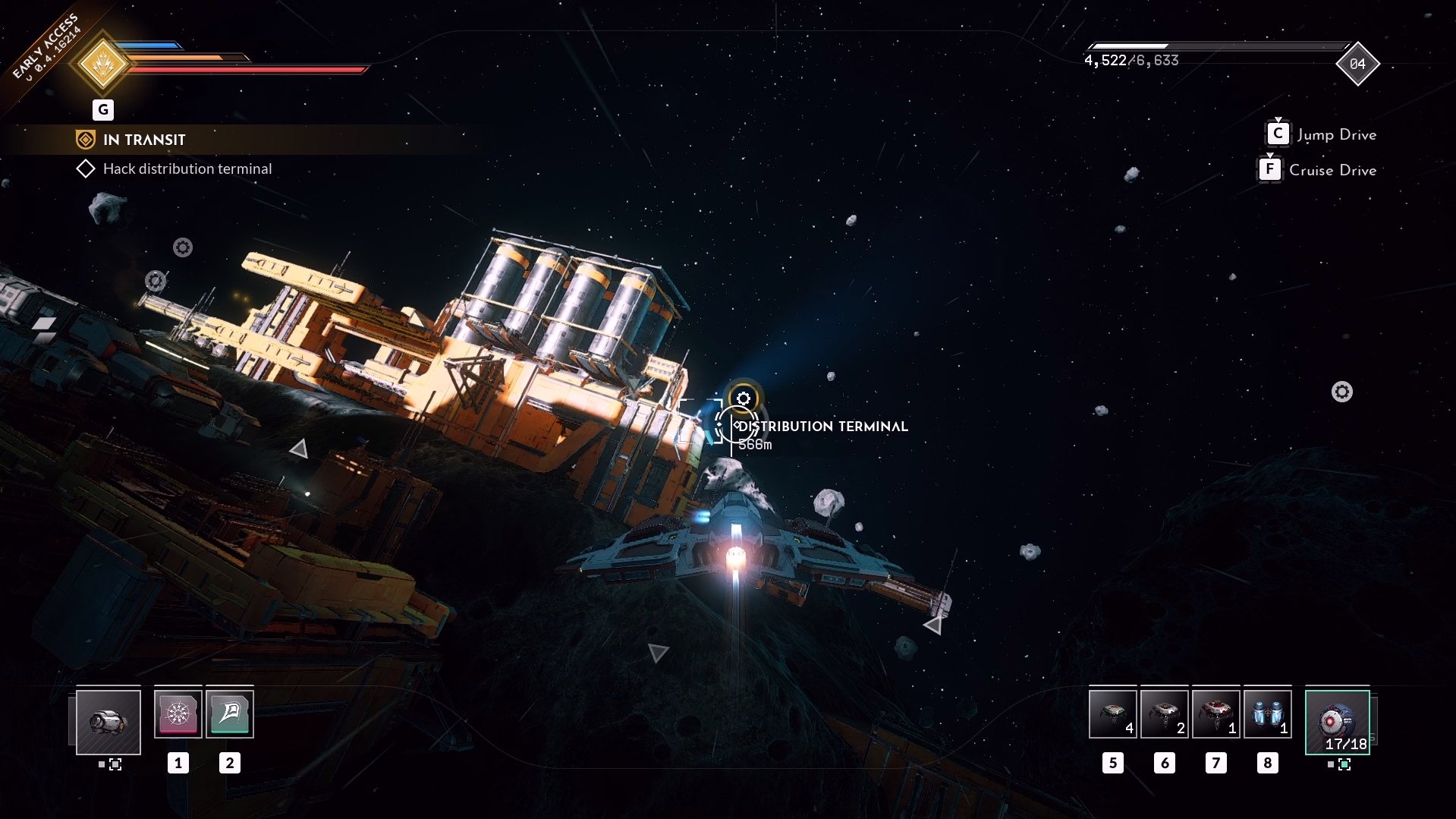Viewport: 1456px width, 819px height.
Task: Click the level 04 diamond badge
Action: coord(1357,64)
